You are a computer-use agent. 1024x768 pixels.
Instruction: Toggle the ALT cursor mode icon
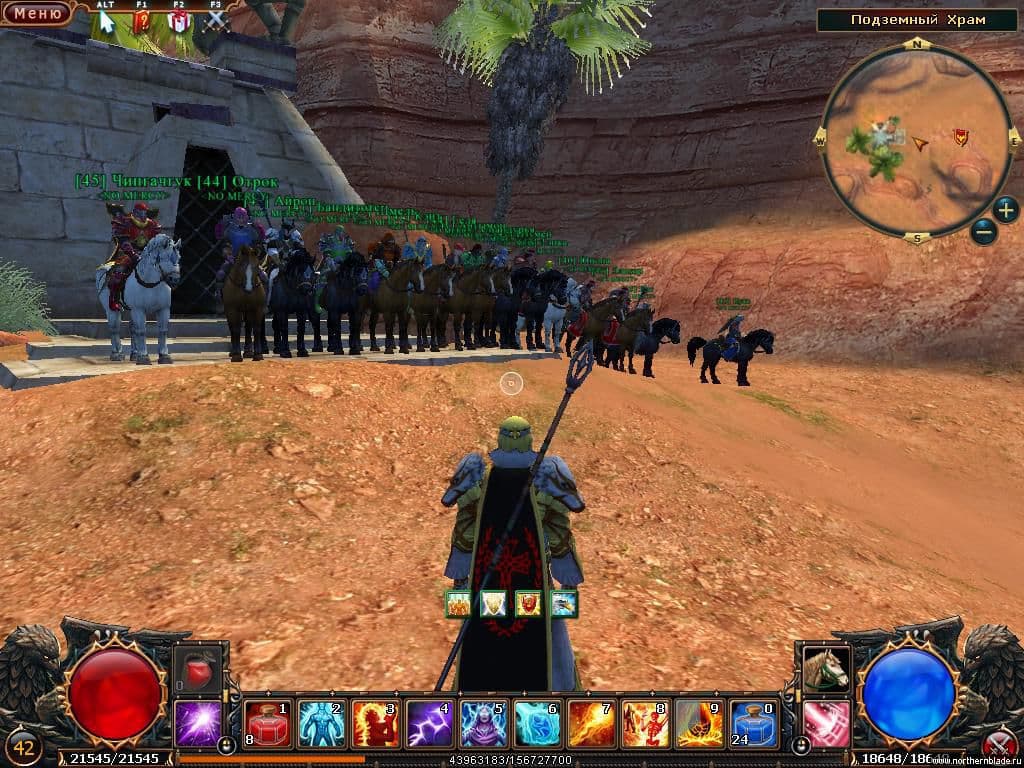tap(106, 20)
